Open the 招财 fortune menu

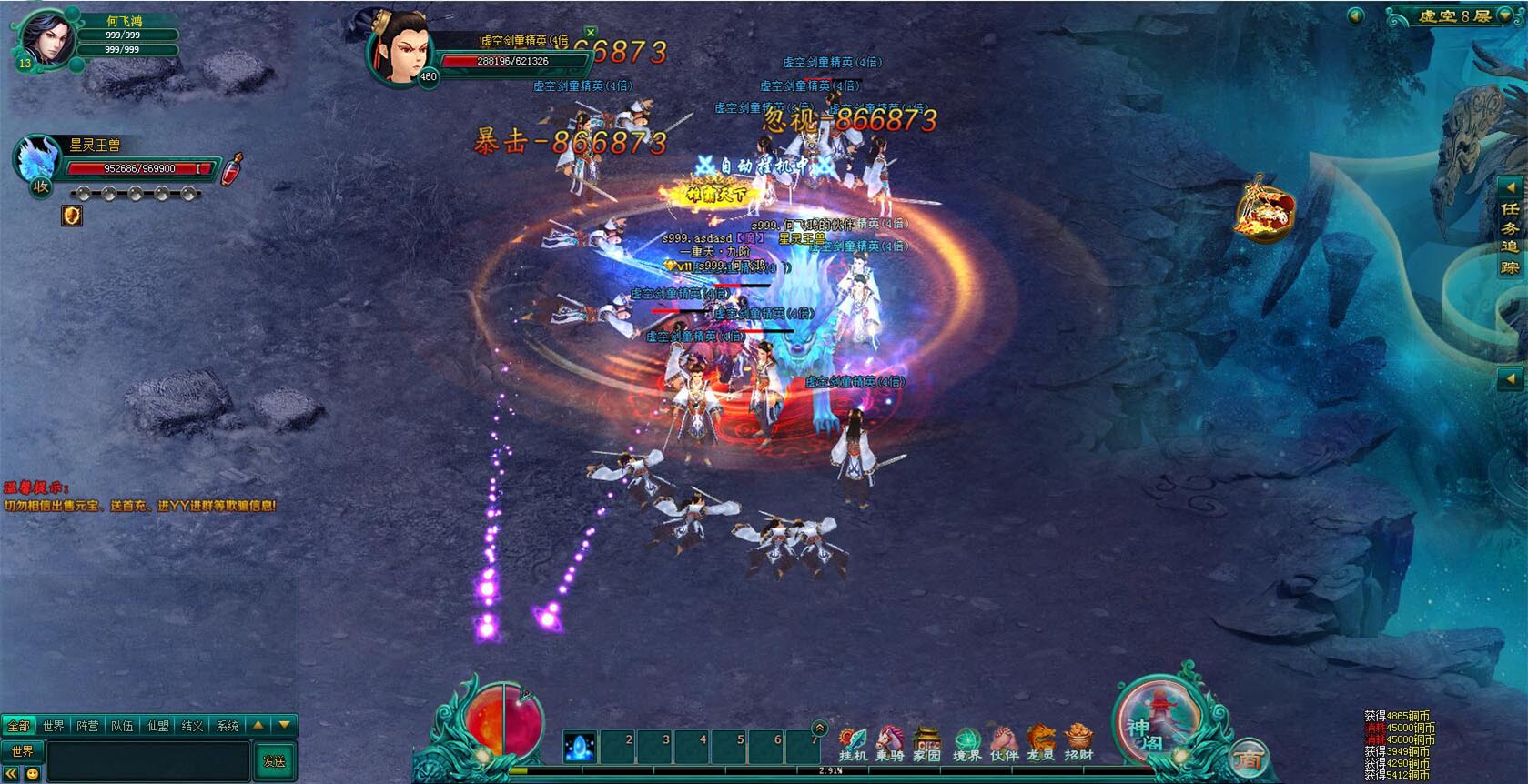coord(1078,744)
